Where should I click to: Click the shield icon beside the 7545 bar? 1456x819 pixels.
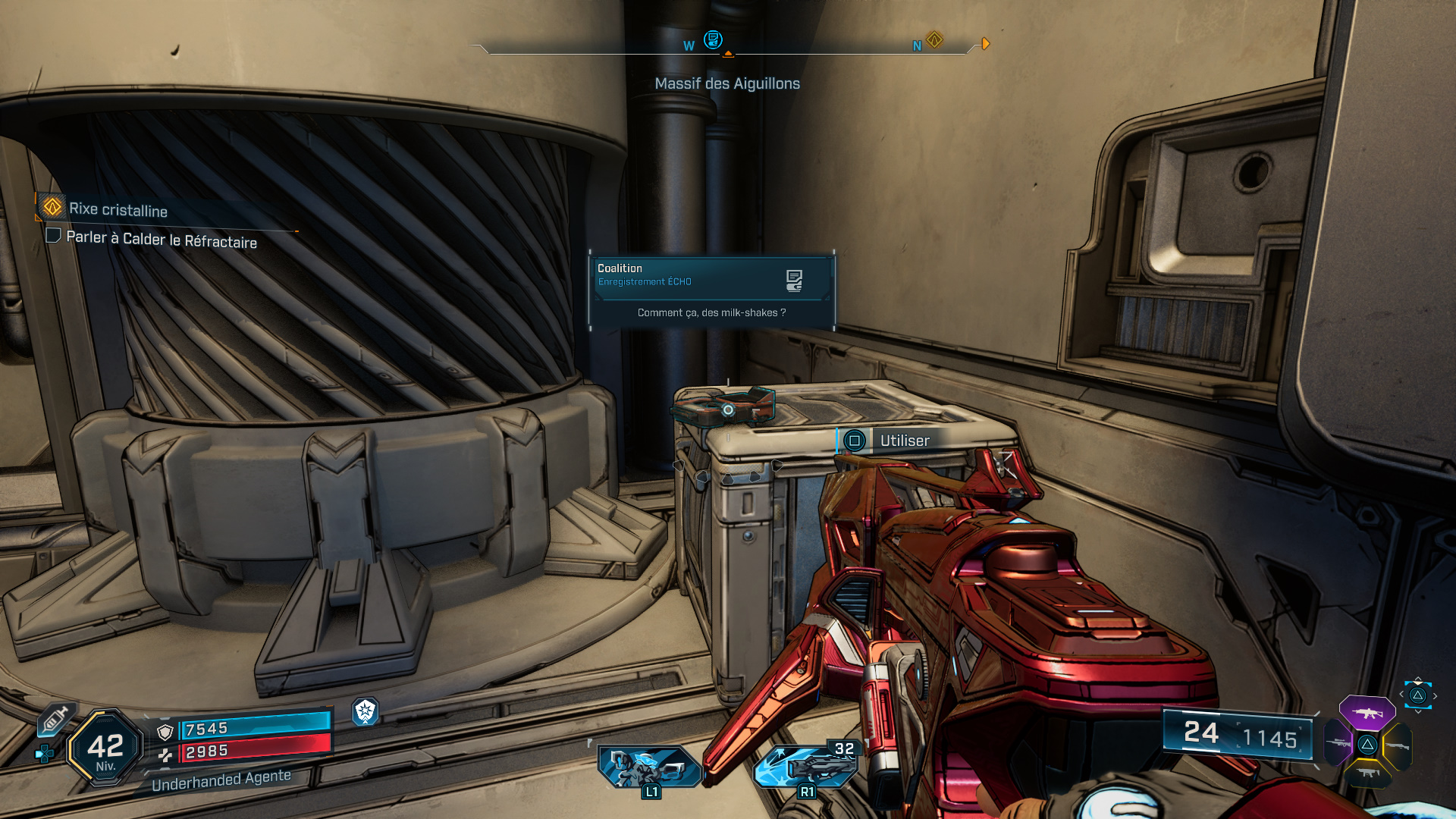[165, 731]
